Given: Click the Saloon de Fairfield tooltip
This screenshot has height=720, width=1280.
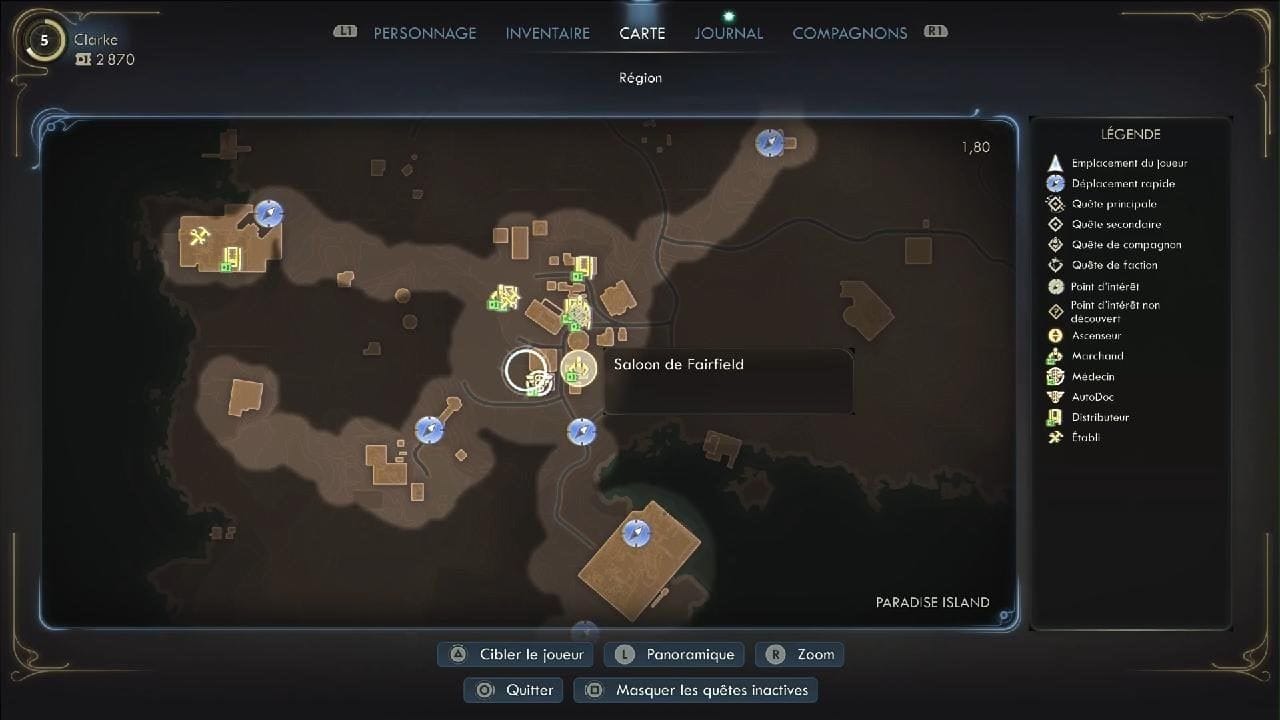Looking at the screenshot, I should (x=728, y=380).
